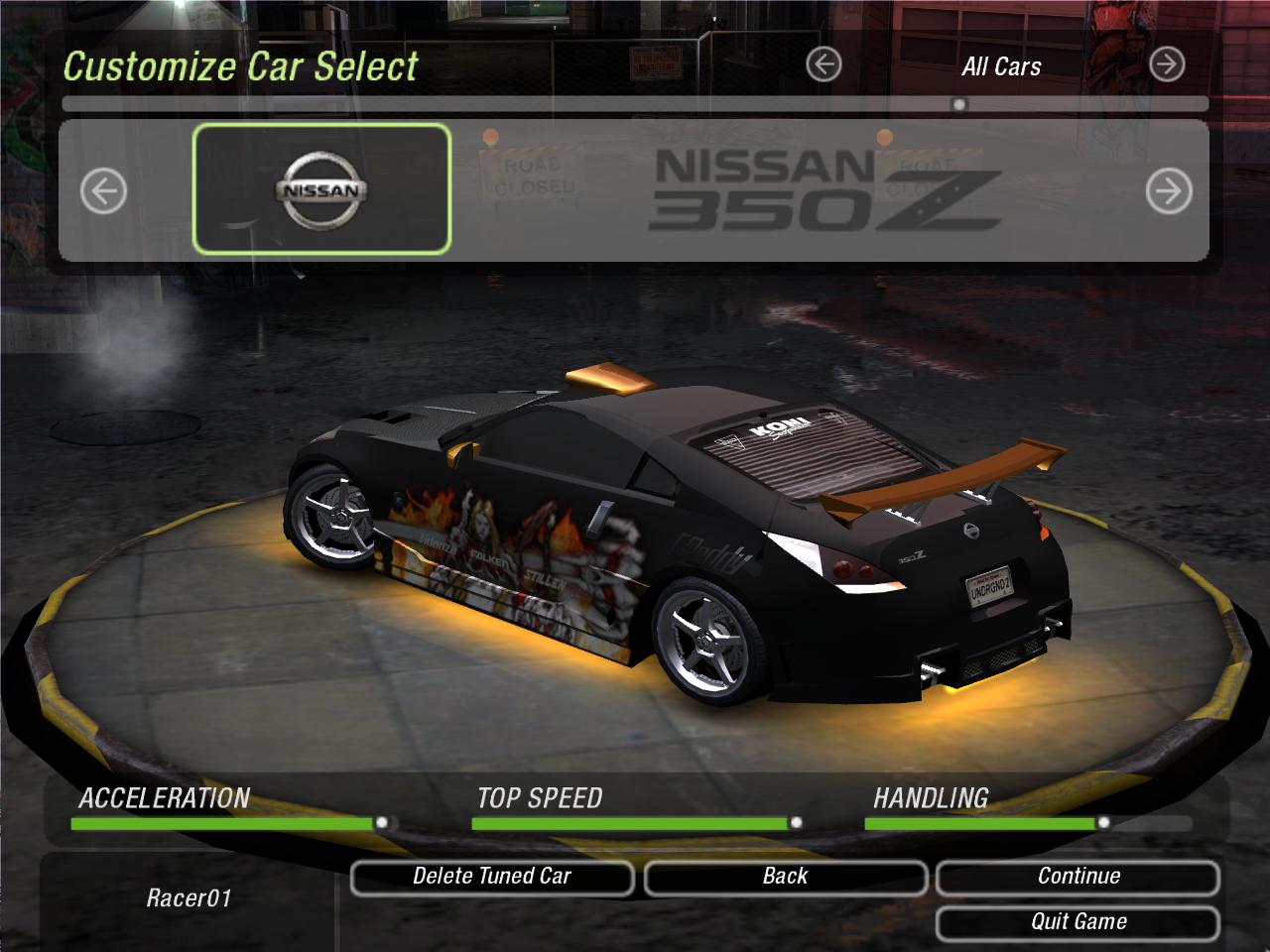Quit the game
The height and width of the screenshot is (952, 1270).
click(x=1078, y=922)
